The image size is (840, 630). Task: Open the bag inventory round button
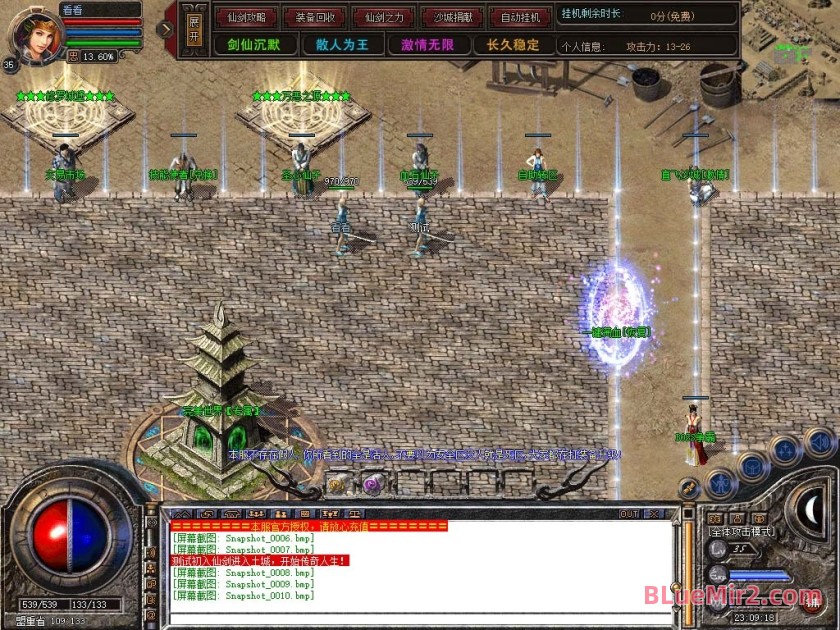point(752,467)
